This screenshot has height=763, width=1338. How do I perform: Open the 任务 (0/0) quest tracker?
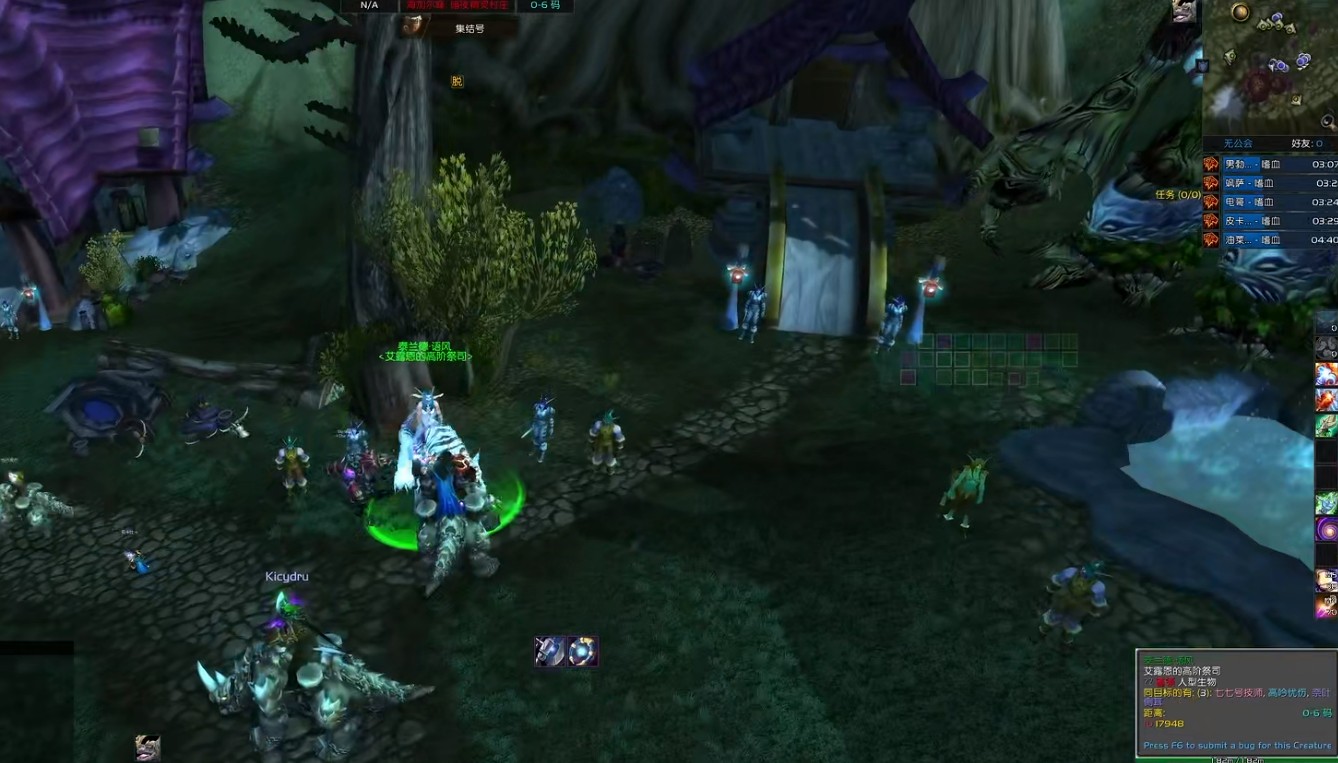point(1178,194)
